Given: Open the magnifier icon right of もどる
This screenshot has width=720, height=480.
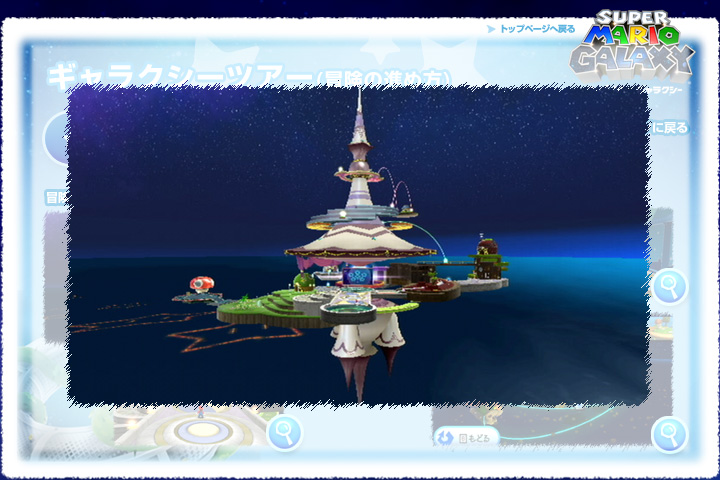Looking at the screenshot, I should (x=669, y=435).
